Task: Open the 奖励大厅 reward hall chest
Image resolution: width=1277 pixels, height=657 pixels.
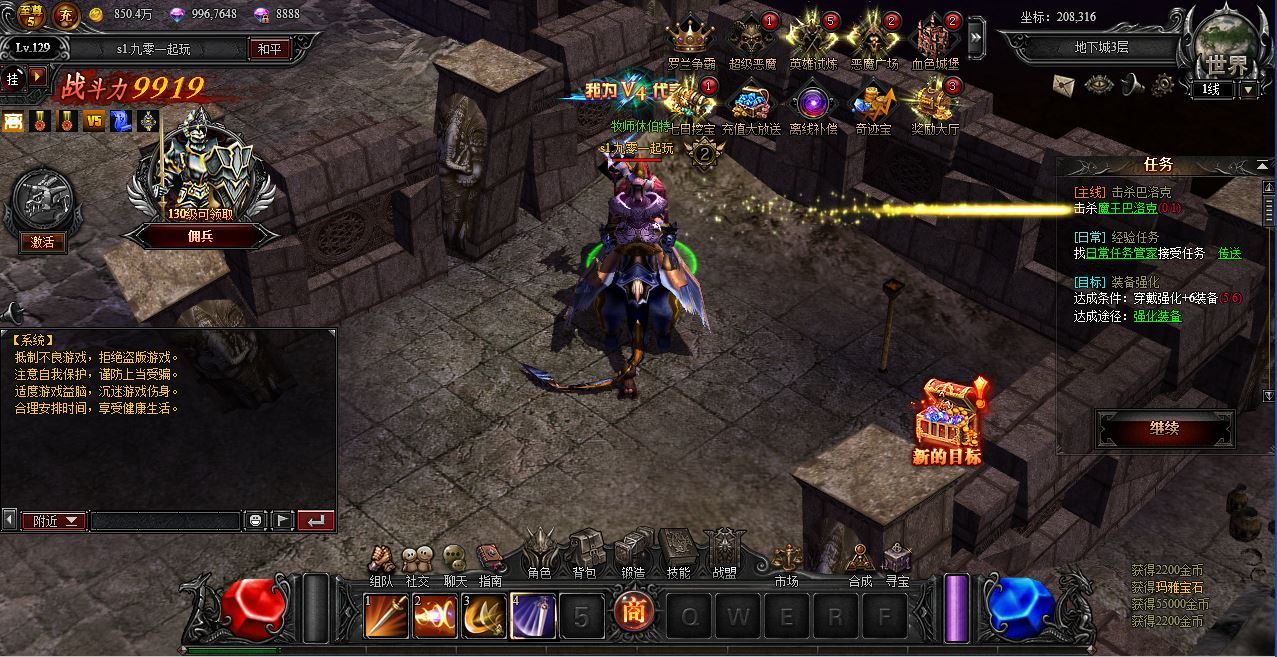Action: point(935,105)
